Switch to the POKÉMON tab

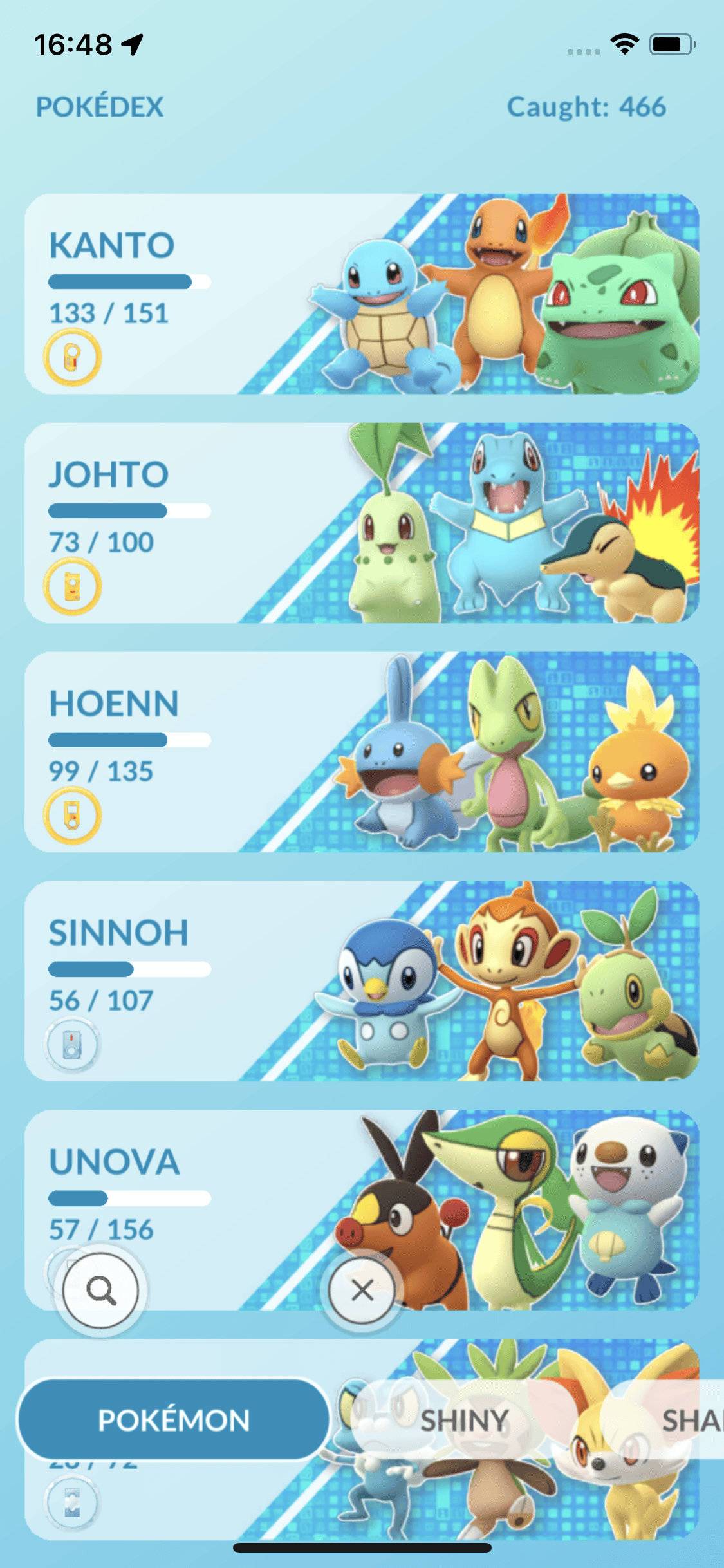point(174,1420)
